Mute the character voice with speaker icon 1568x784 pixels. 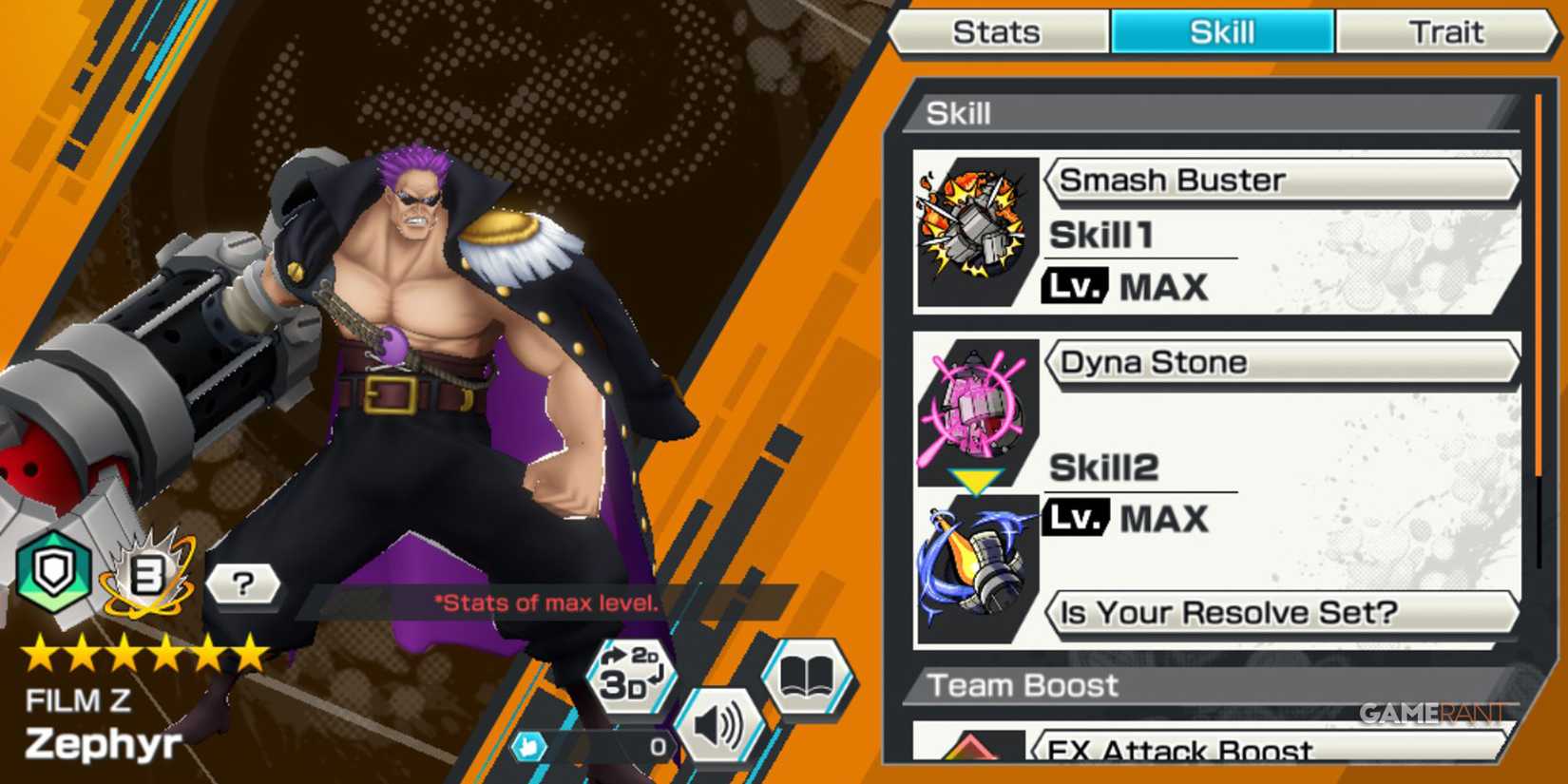click(x=719, y=724)
